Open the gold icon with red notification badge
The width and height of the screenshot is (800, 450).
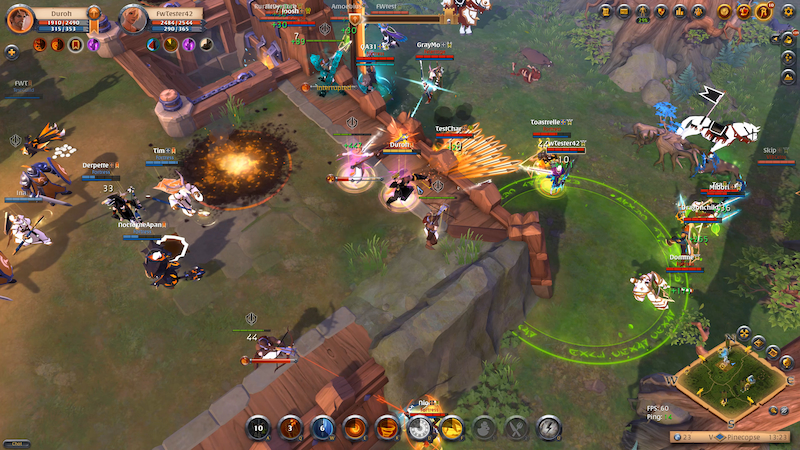click(x=763, y=12)
